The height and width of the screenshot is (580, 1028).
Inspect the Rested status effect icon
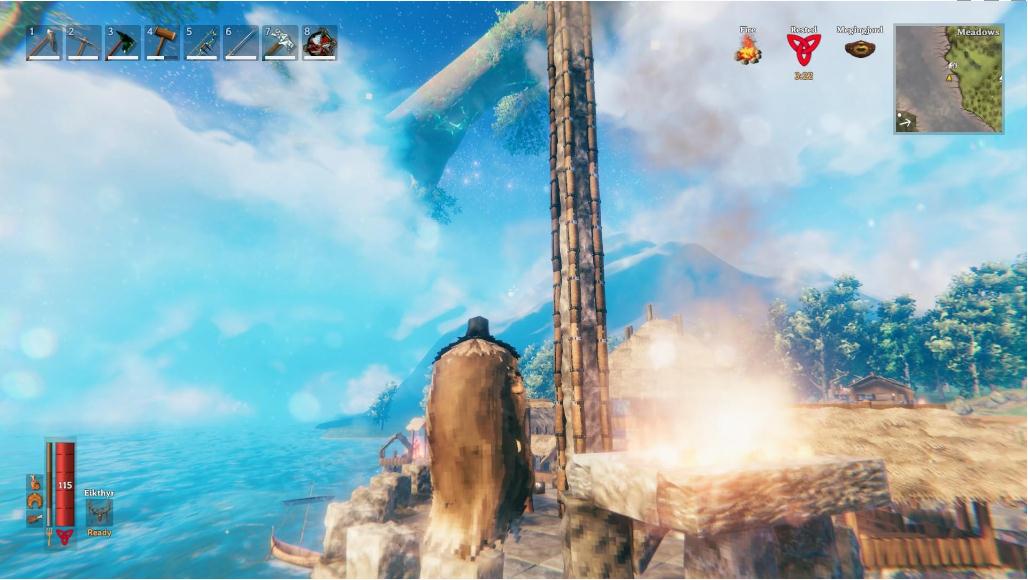(x=802, y=49)
